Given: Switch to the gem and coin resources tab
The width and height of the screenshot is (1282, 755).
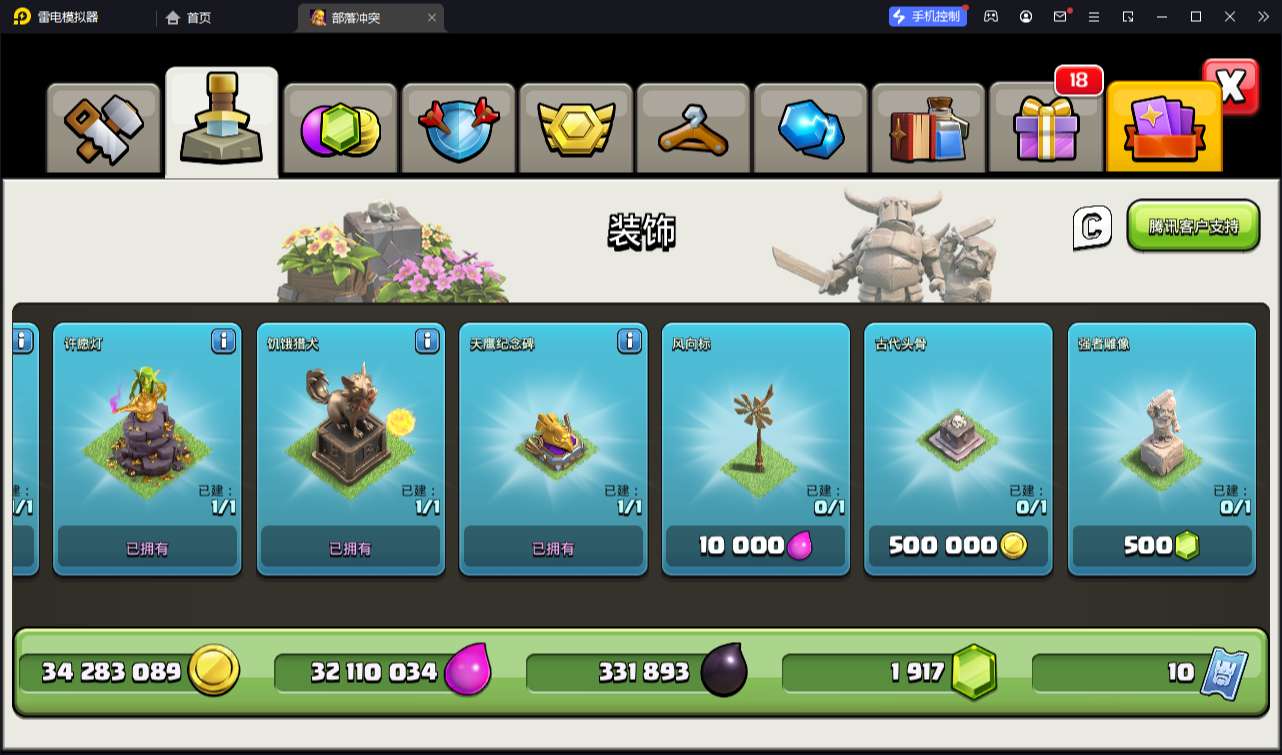Looking at the screenshot, I should point(340,129).
